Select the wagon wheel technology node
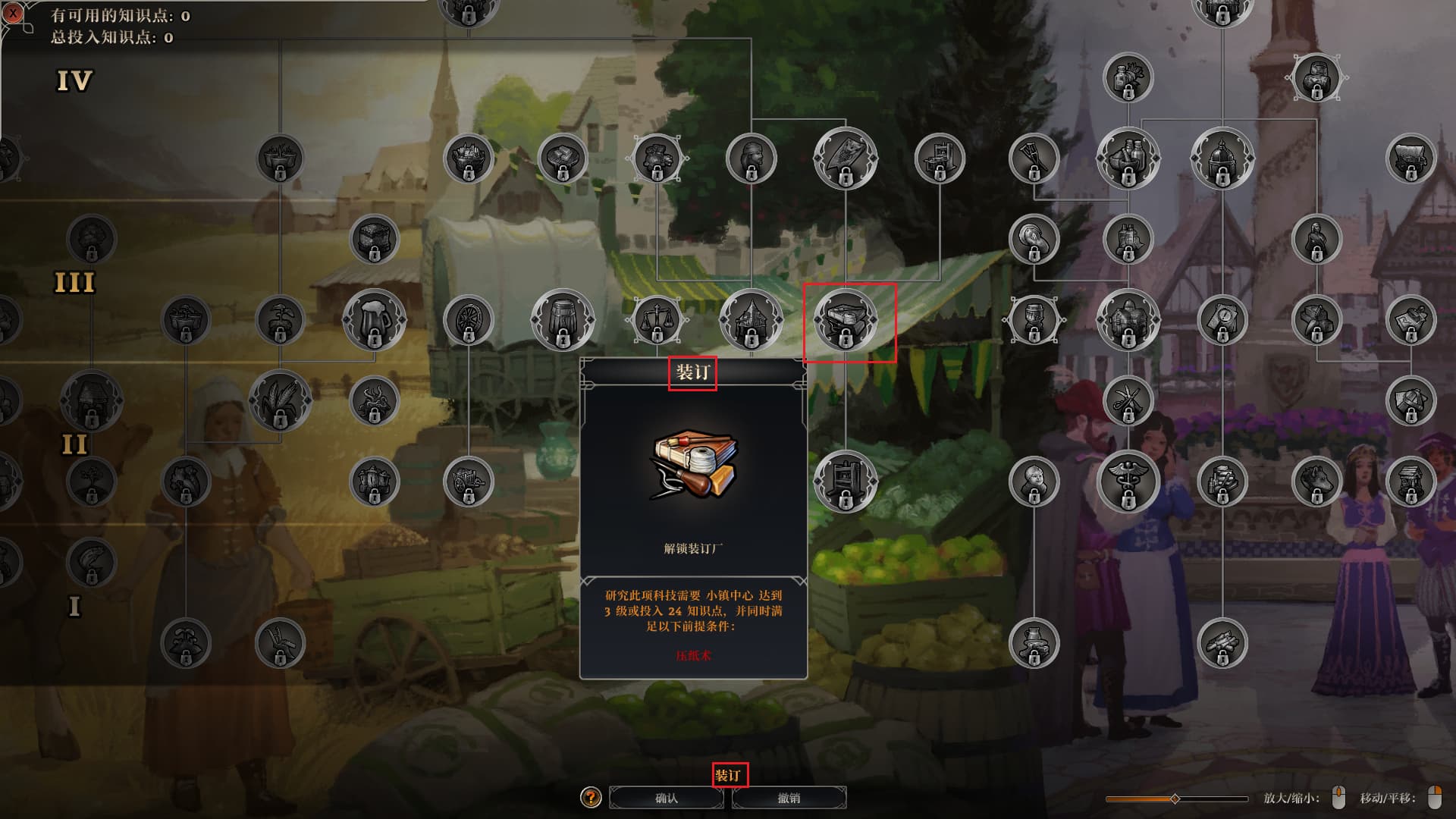Image resolution: width=1456 pixels, height=819 pixels. (x=468, y=320)
